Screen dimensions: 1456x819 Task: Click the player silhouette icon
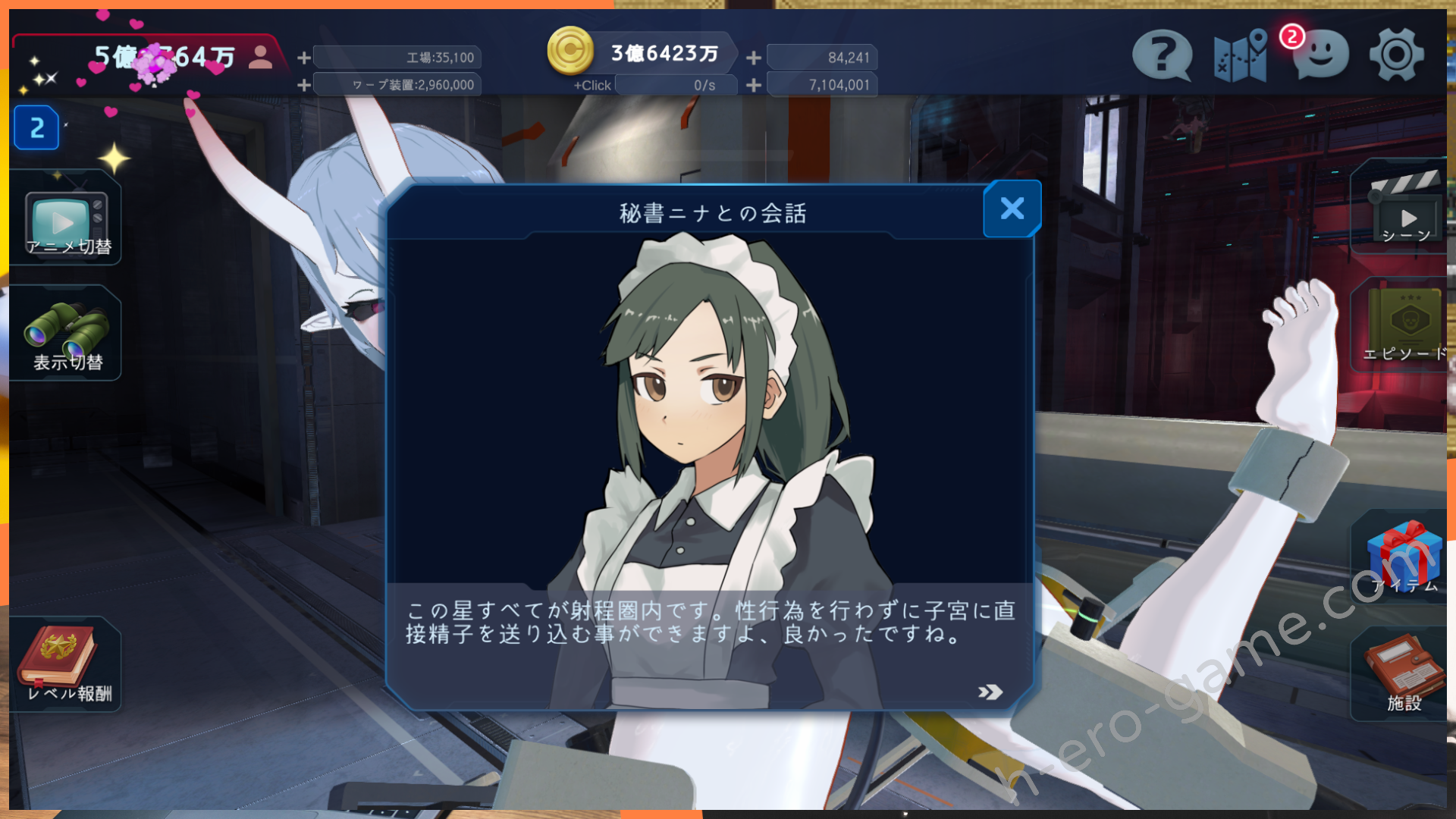(260, 57)
